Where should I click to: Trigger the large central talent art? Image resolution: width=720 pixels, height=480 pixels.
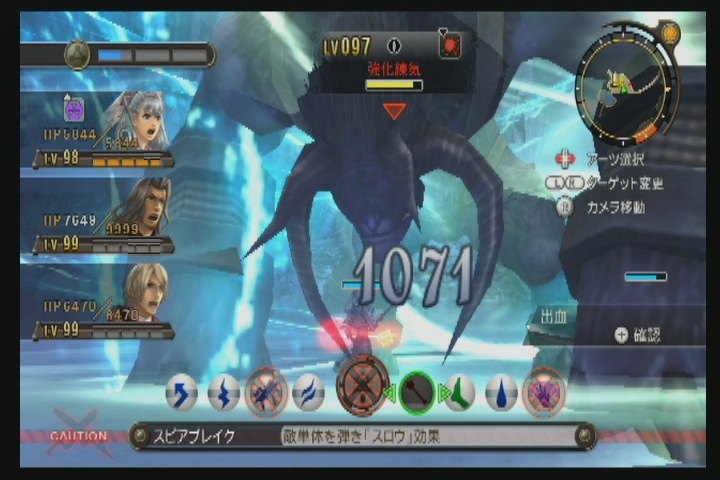coord(363,385)
